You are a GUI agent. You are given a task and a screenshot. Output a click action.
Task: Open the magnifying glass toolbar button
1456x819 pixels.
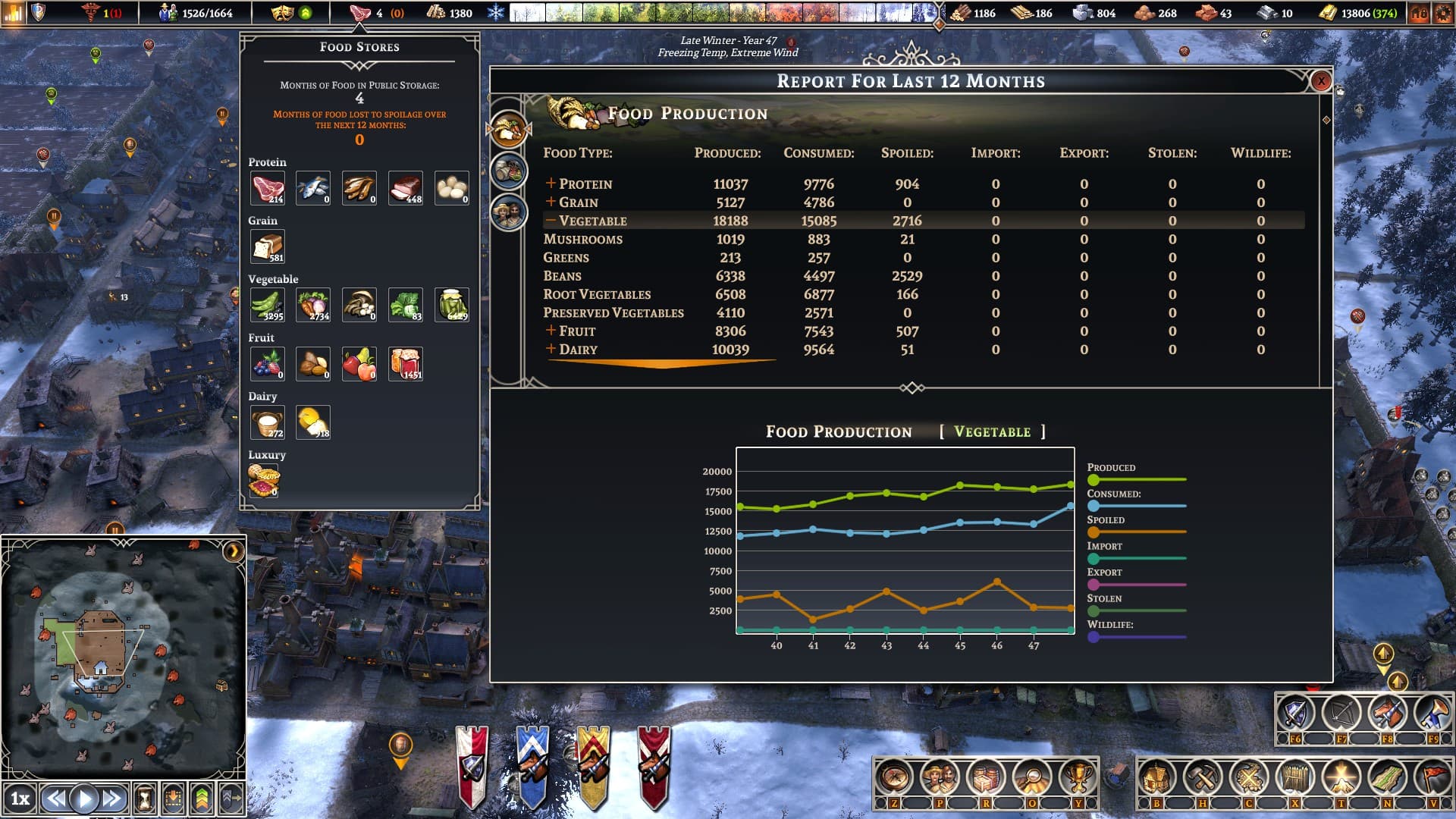pos(1032,777)
